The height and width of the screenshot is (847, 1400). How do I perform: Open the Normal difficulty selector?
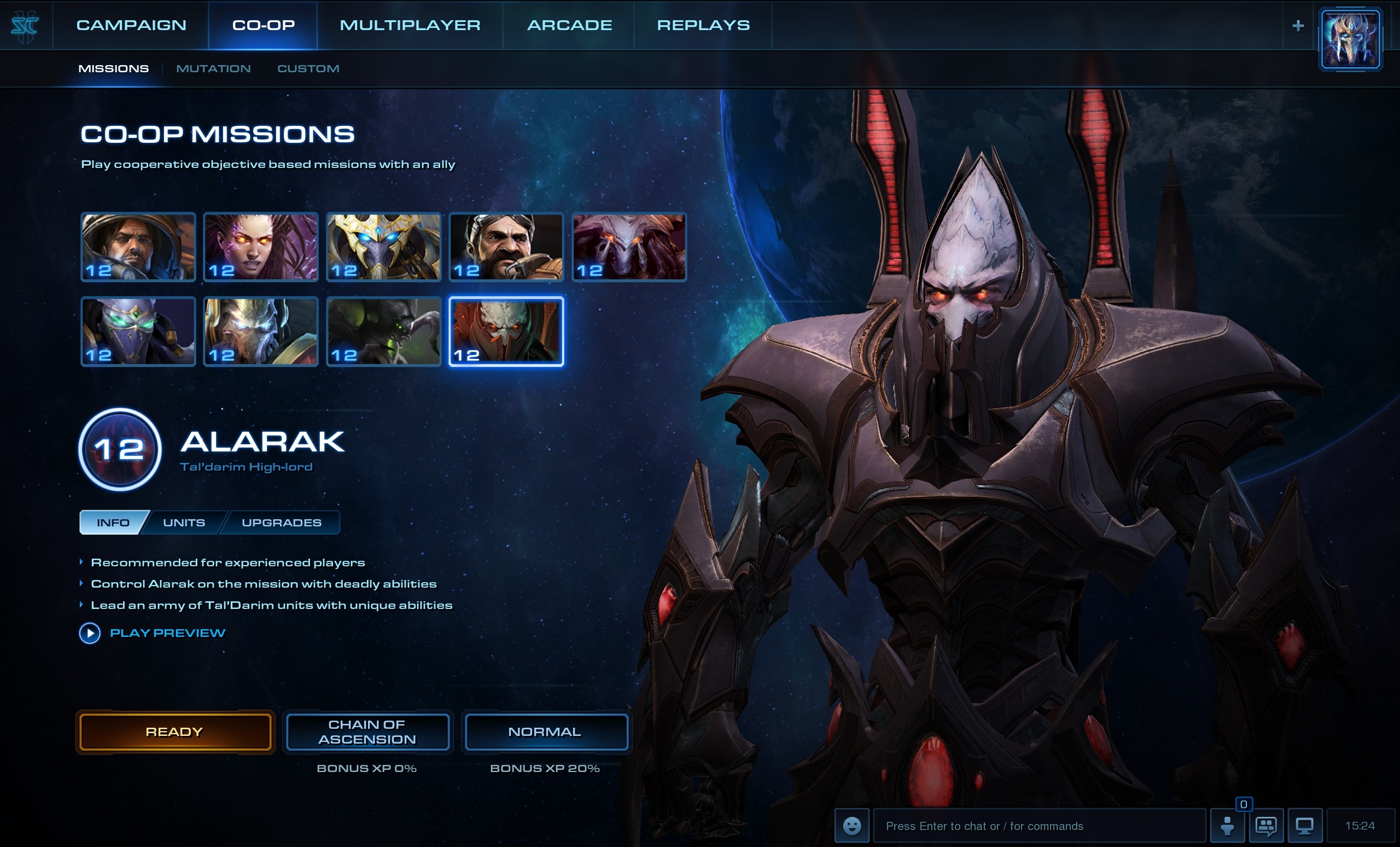[545, 732]
